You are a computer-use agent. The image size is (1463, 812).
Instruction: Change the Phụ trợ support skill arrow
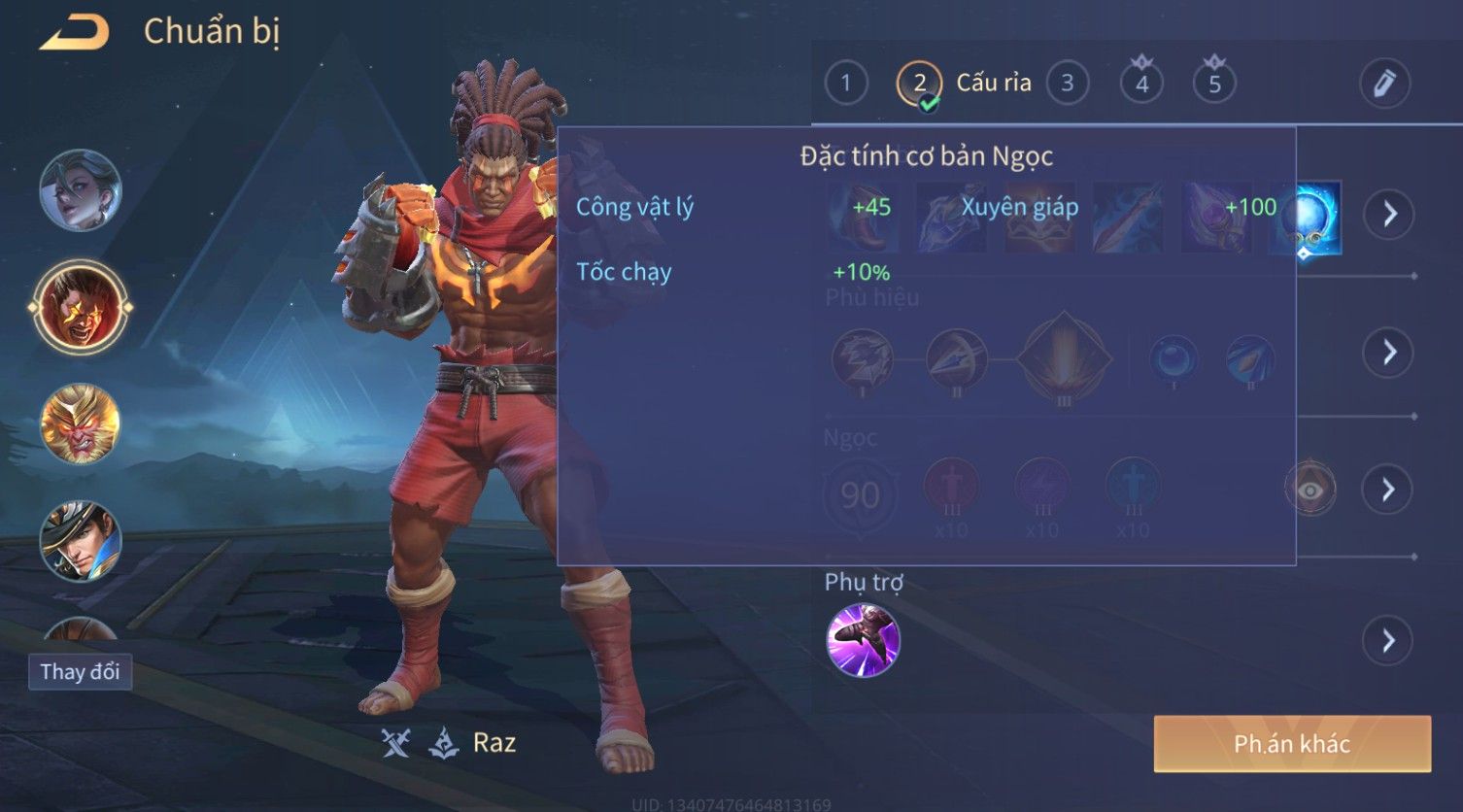[1389, 641]
